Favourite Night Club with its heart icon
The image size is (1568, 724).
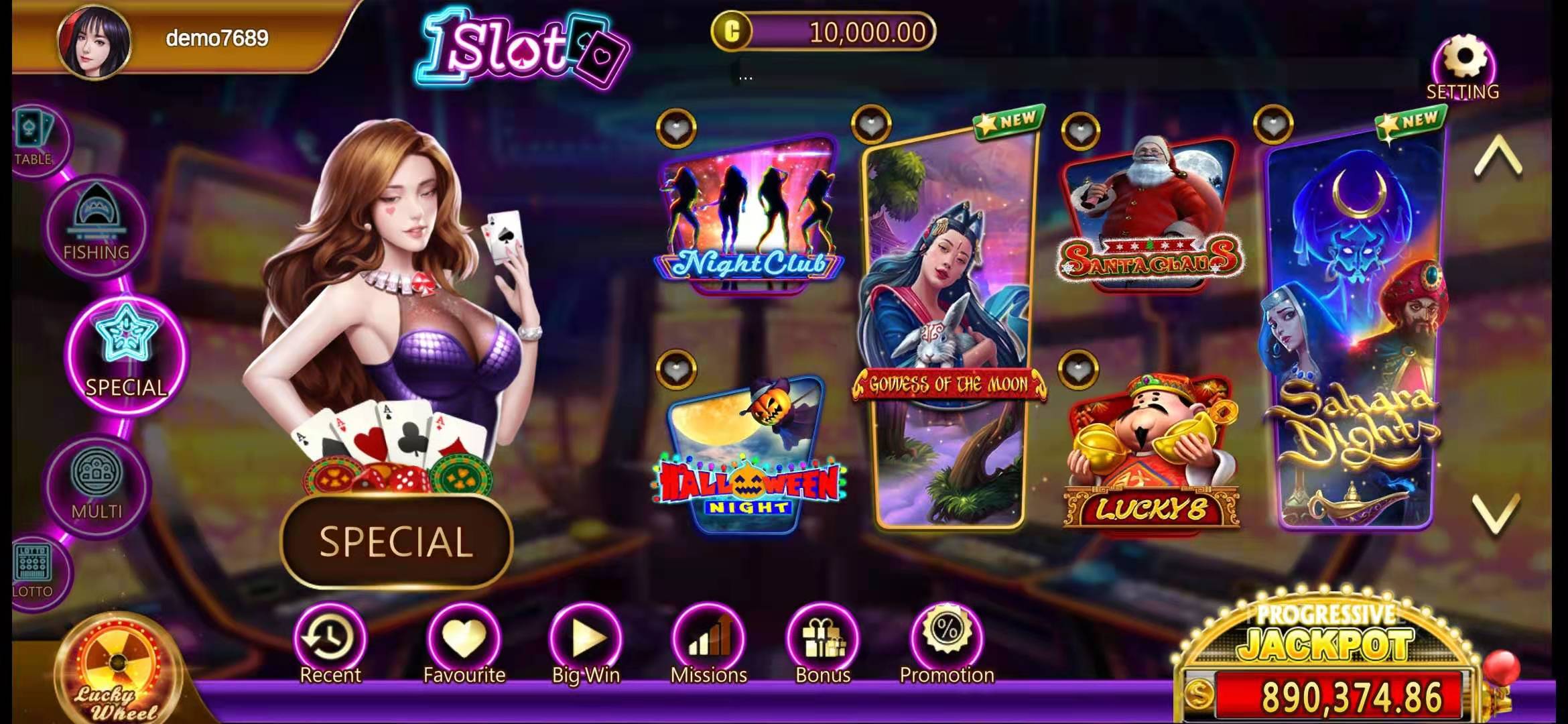point(676,128)
